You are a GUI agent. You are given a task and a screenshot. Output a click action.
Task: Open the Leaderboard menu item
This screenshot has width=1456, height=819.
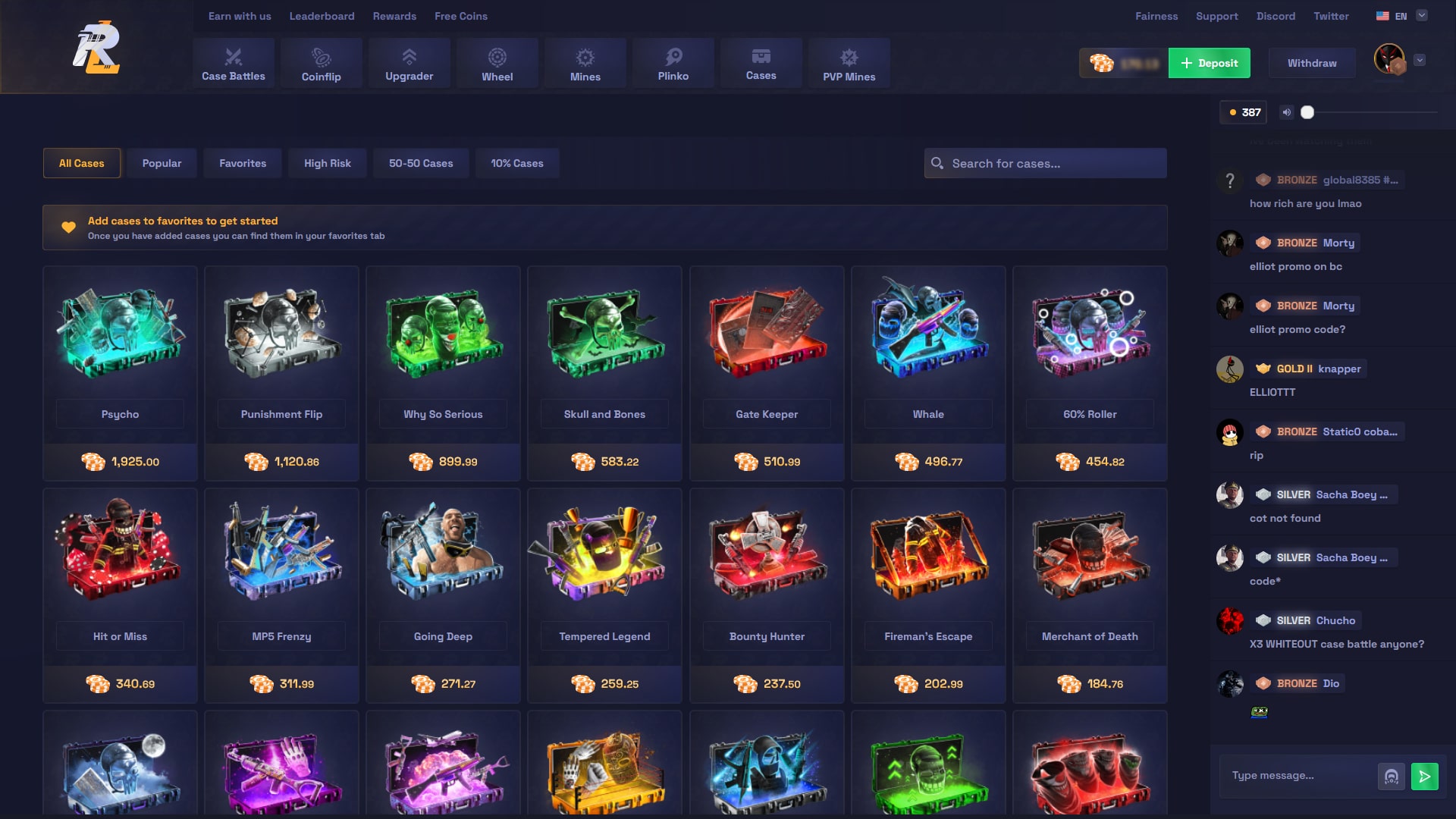pos(322,15)
